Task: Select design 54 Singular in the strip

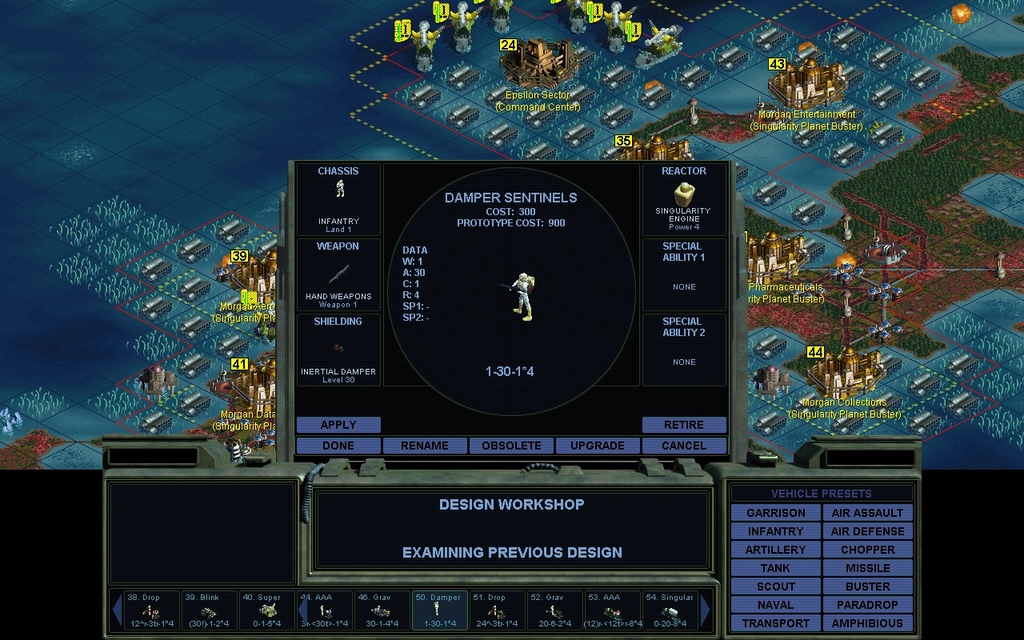Action: click(x=669, y=609)
